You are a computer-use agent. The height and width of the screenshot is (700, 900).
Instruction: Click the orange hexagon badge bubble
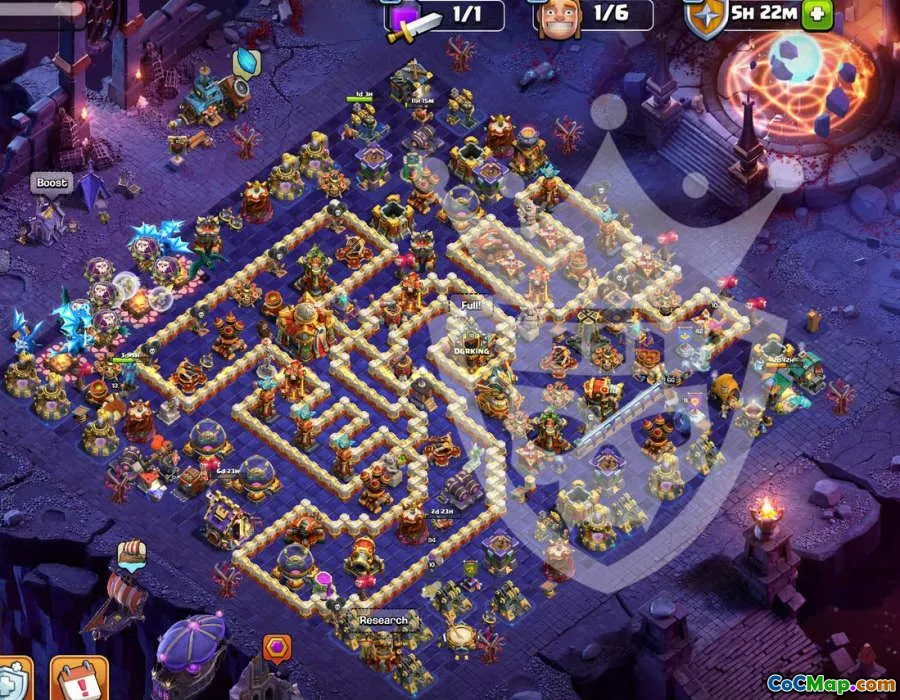pyautogui.click(x=275, y=648)
